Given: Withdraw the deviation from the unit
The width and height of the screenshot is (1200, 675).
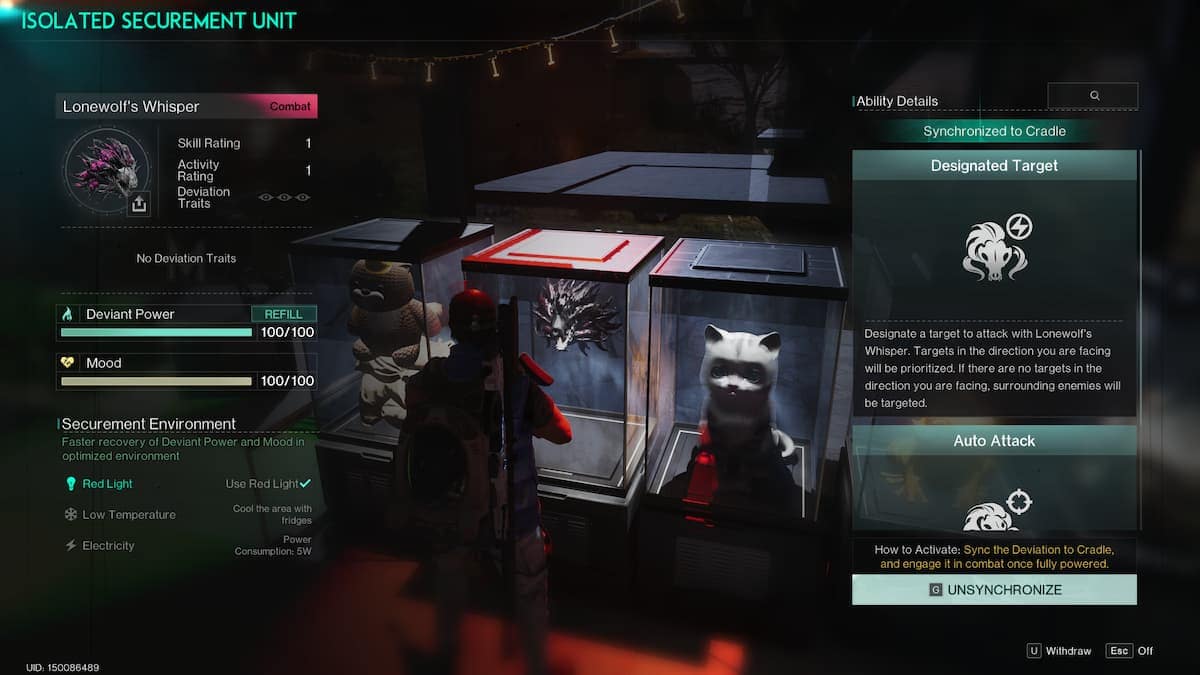Looking at the screenshot, I should click(x=1059, y=651).
